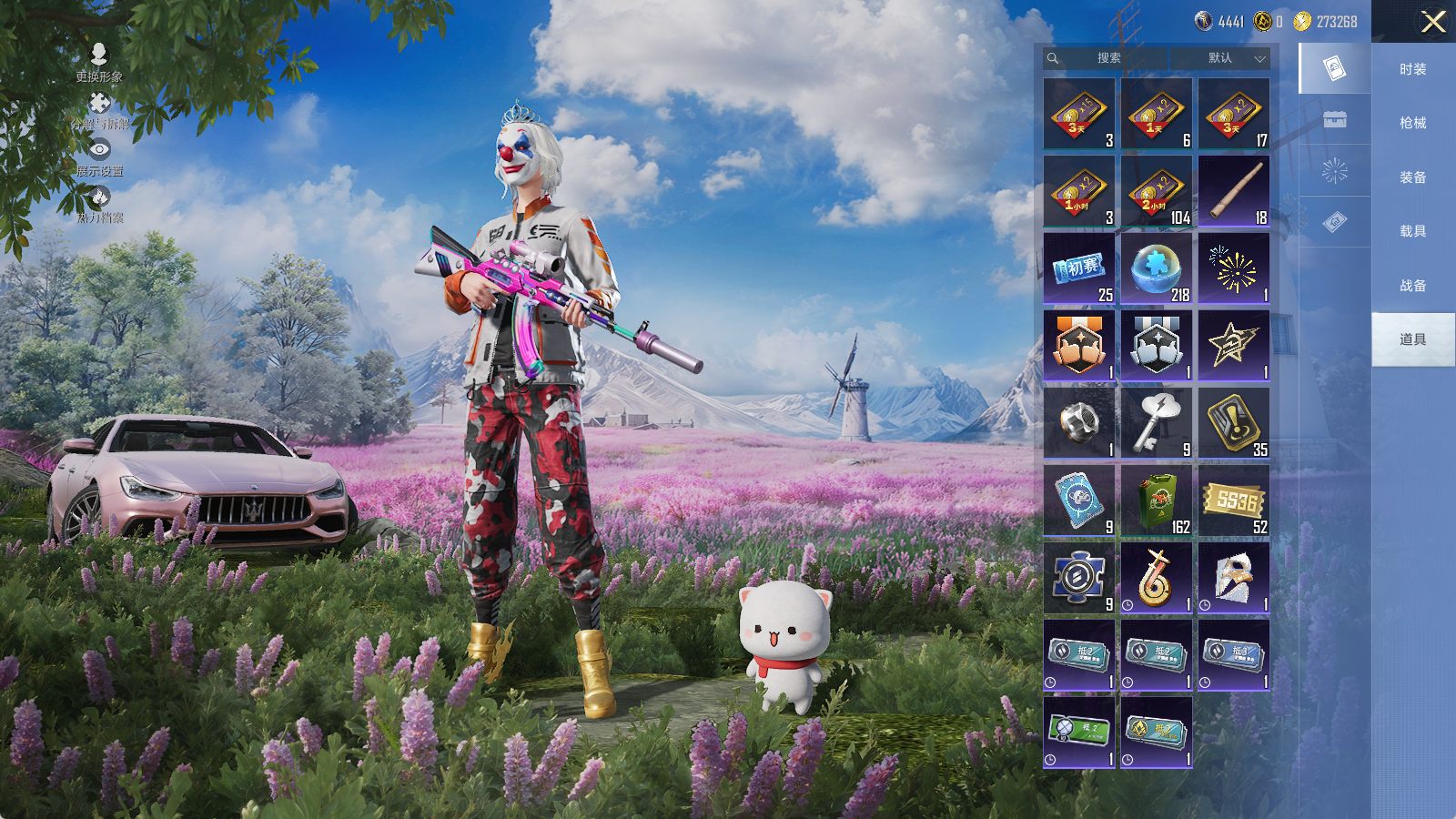
Task: Close the inventory with the X button
Action: [x=1433, y=22]
